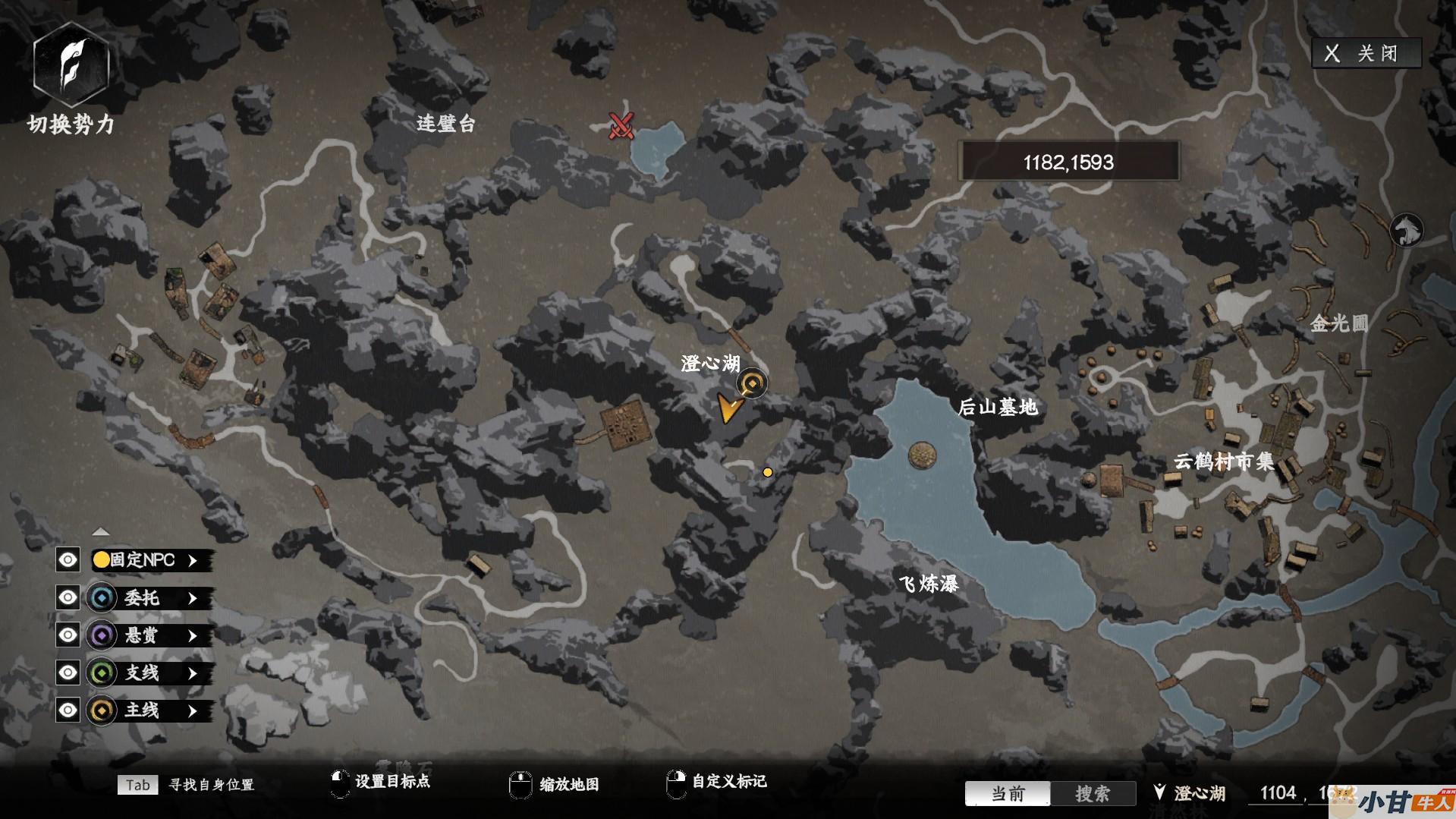Expand the 主线 main quest list
Screen dimensions: 1456x819
[x=193, y=710]
